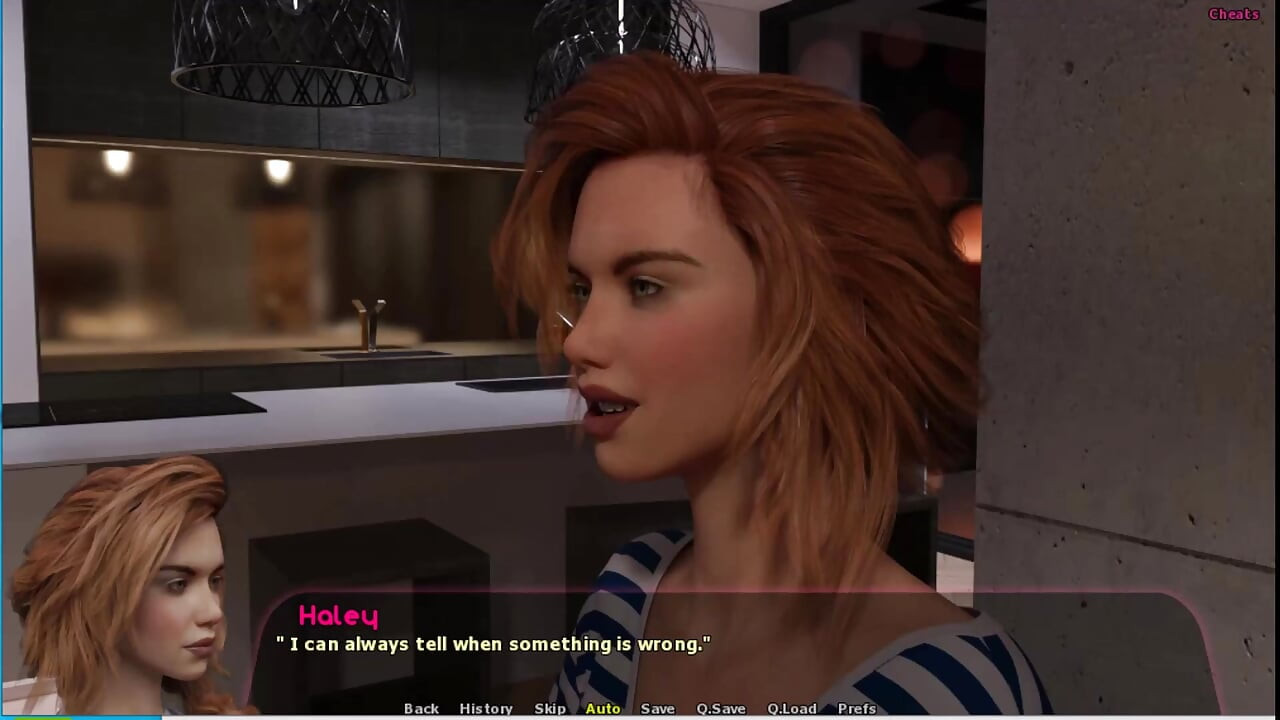The height and width of the screenshot is (720, 1280).
Task: Skip through the dialogue
Action: [x=550, y=708]
